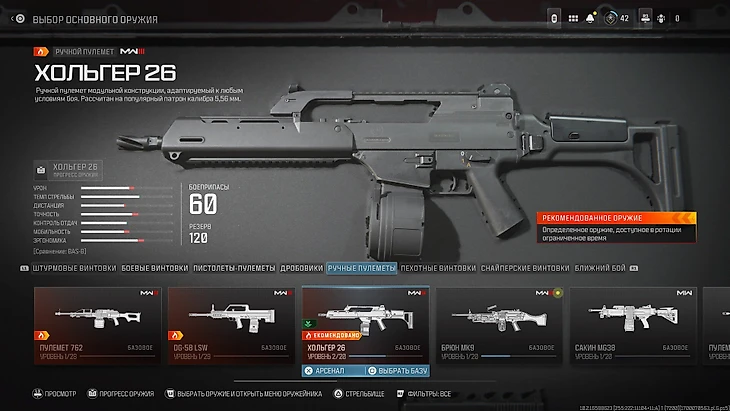Show the Пехотные винтовки category
The height and width of the screenshot is (411, 730).
point(438,268)
